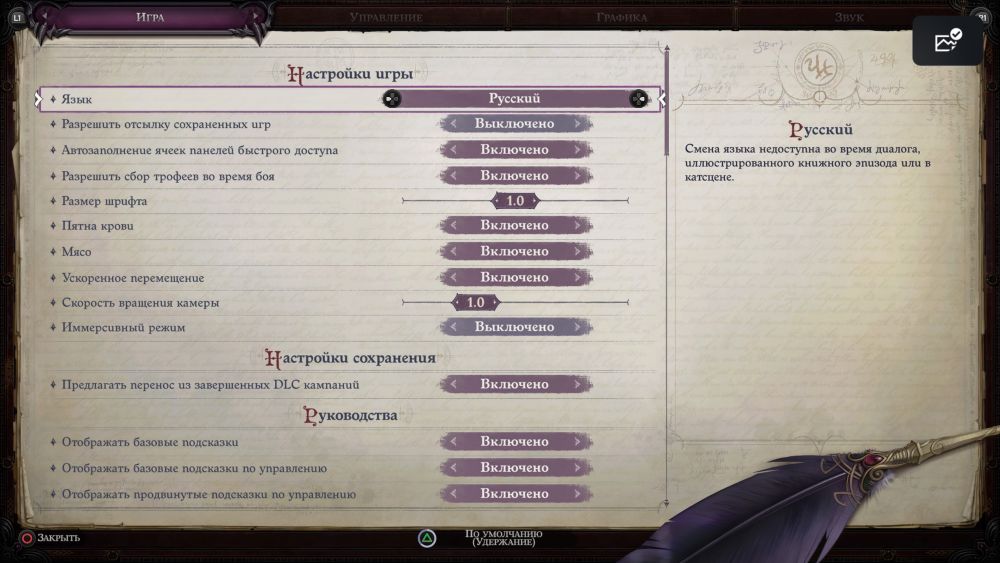Toggle Предлагать перенос из завершенных DLC кампаний

[x=515, y=384]
